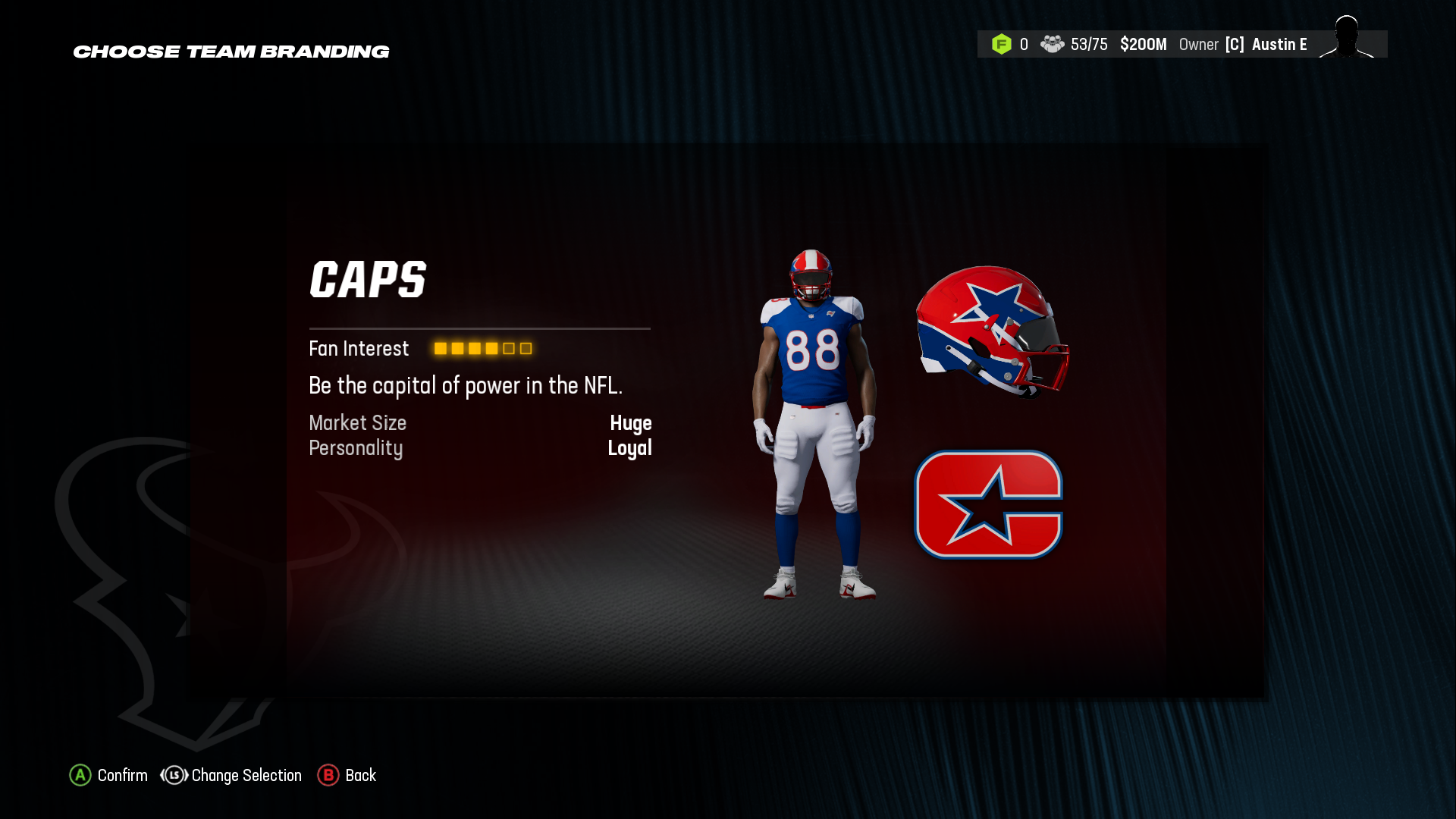The image size is (1456, 819).
Task: Activate Change Selection for another brand
Action: point(246,775)
